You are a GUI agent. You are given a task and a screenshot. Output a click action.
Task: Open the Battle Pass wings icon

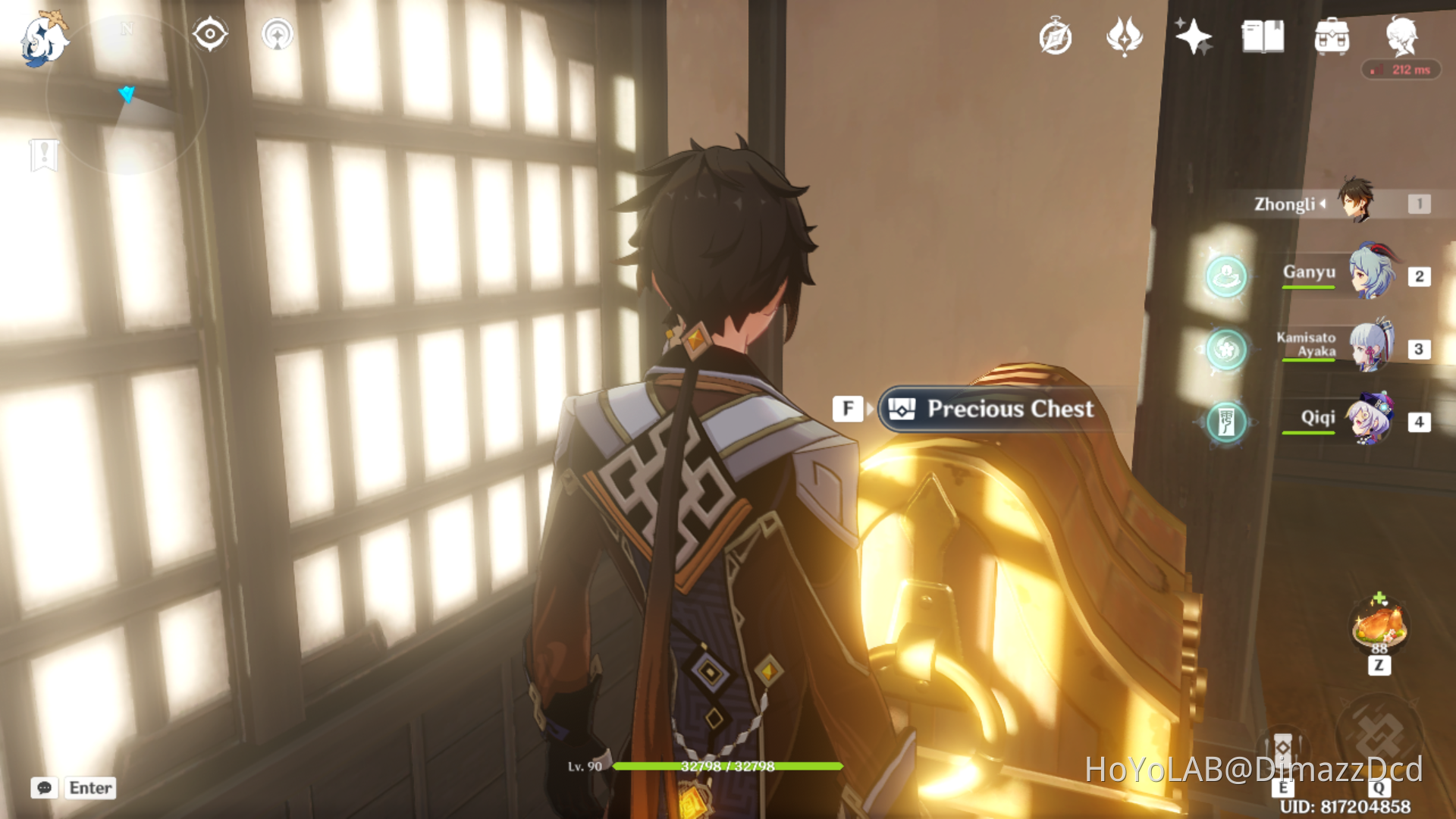[1123, 36]
